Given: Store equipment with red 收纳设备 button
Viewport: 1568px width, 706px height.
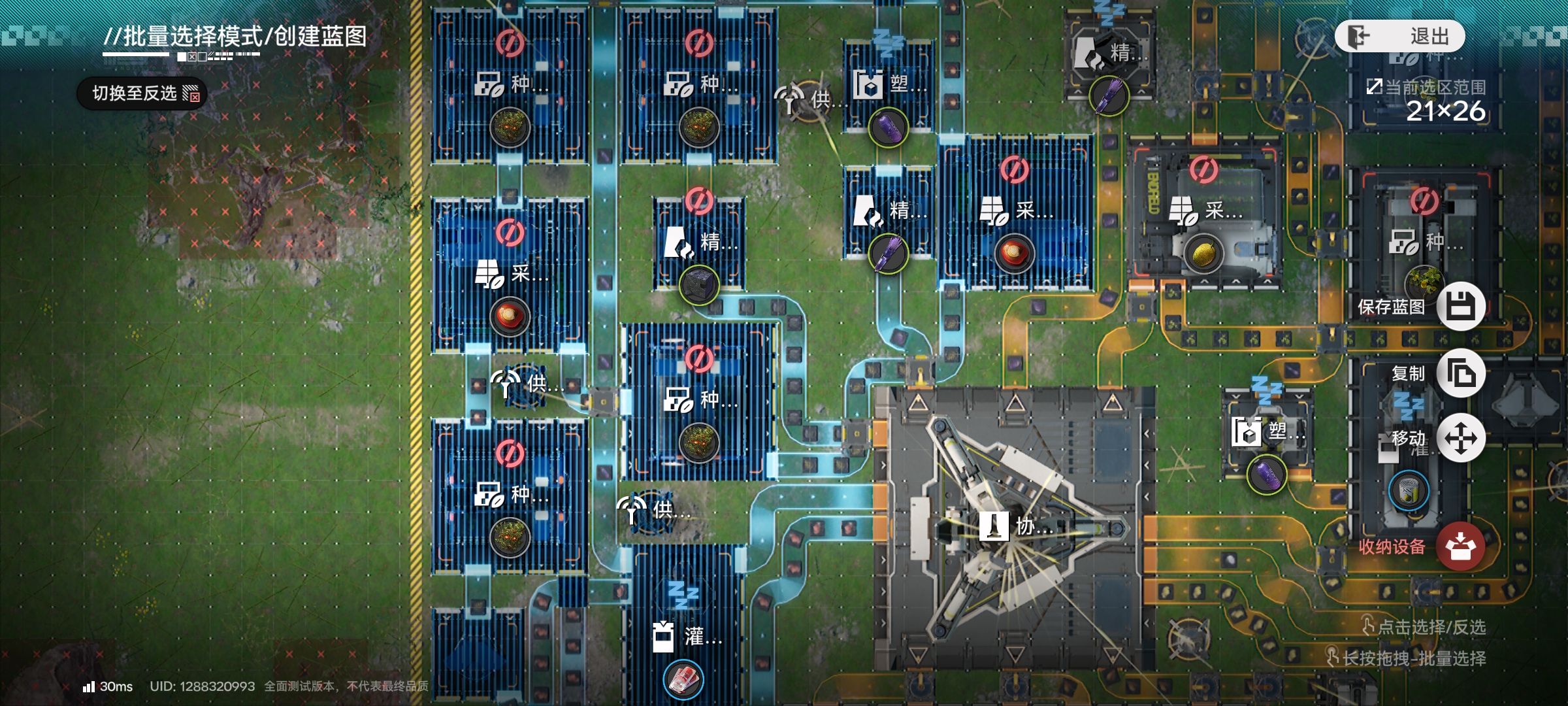Looking at the screenshot, I should [x=1461, y=546].
